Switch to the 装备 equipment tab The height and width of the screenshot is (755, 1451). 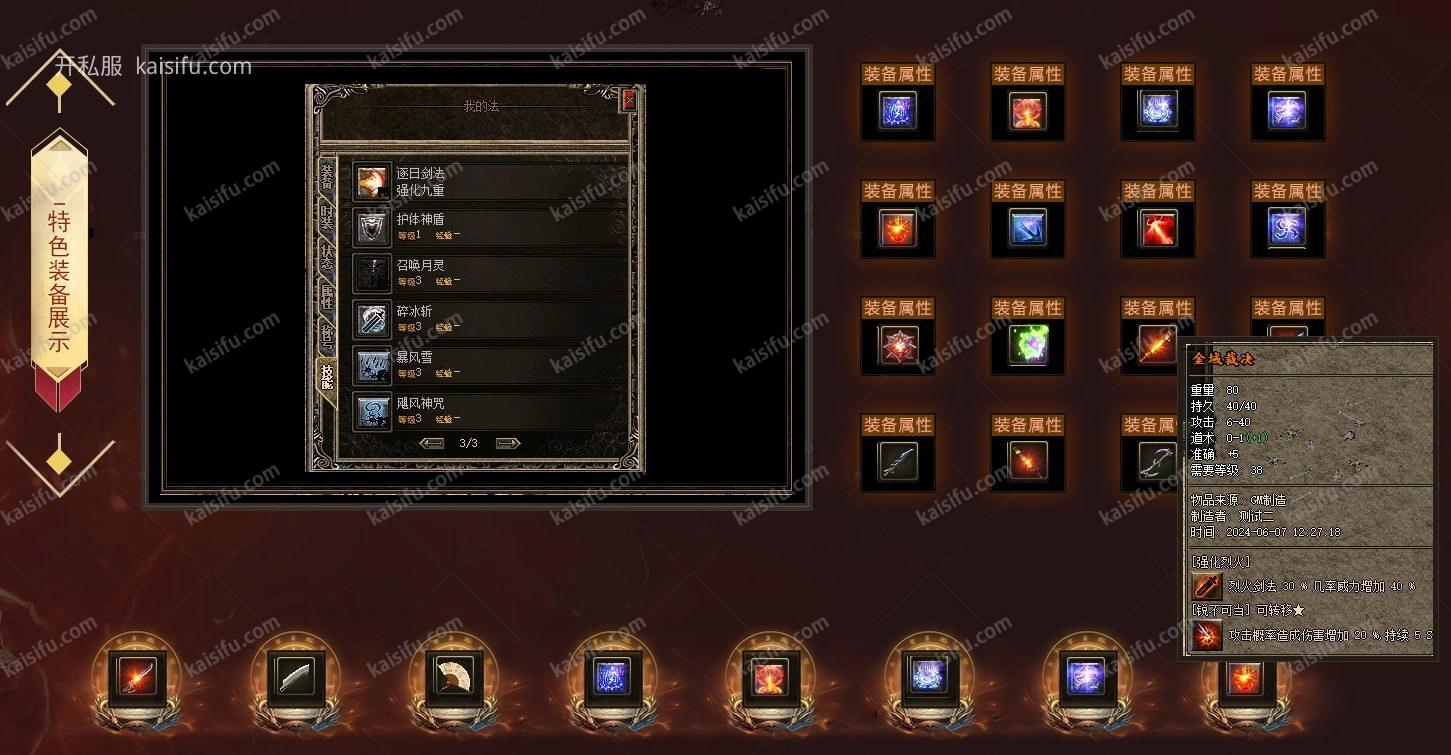[326, 178]
